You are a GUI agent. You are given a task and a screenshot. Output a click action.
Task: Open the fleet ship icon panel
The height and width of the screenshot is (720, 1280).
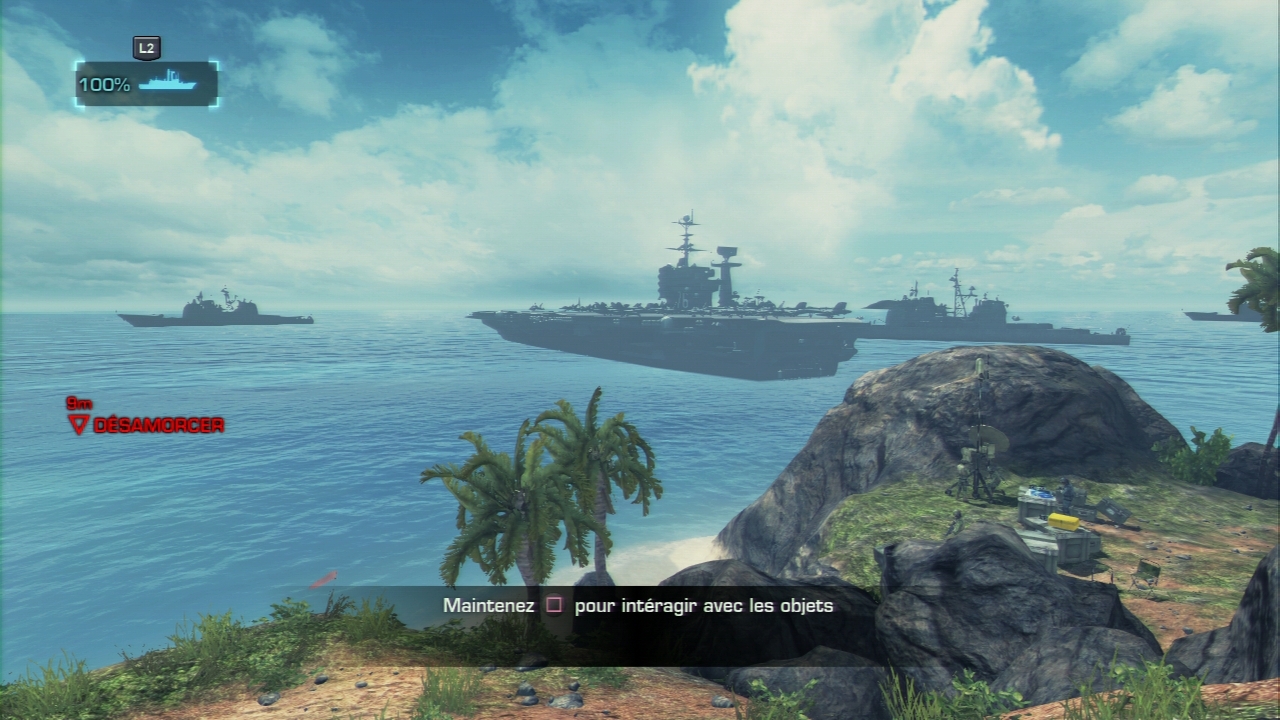pos(166,84)
